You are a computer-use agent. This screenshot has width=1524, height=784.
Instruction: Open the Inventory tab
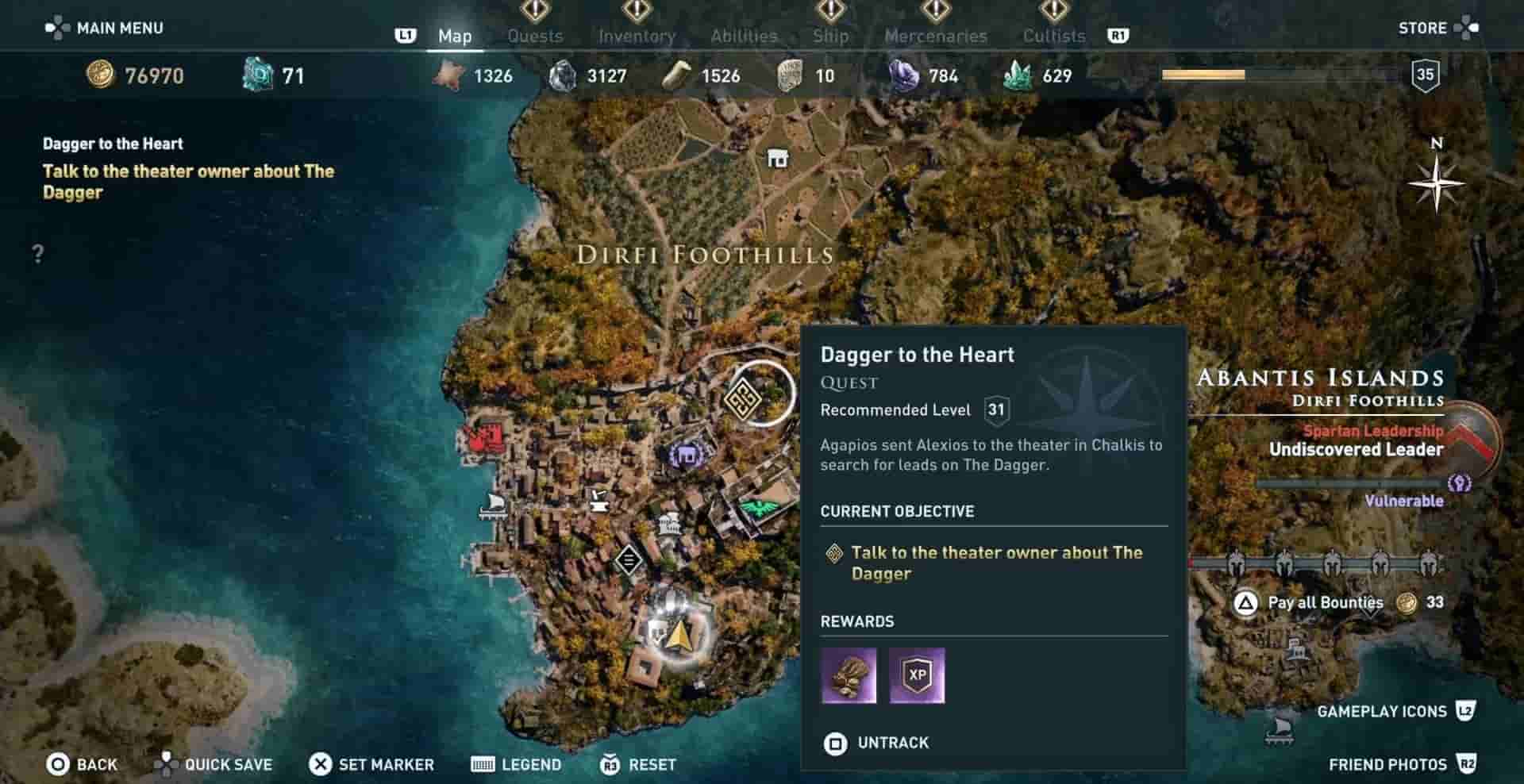point(637,36)
